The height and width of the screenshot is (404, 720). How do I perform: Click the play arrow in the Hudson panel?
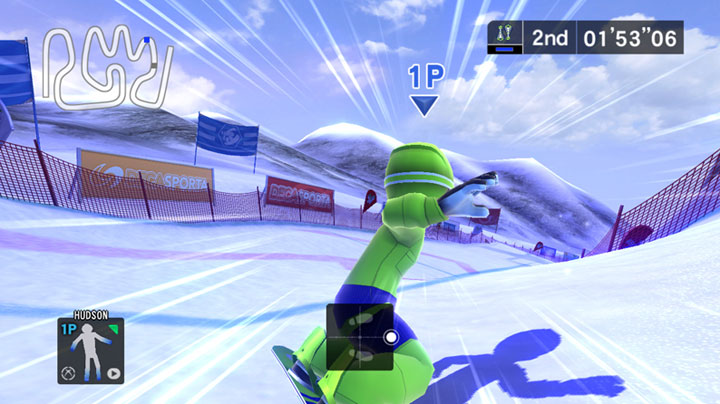click(113, 375)
